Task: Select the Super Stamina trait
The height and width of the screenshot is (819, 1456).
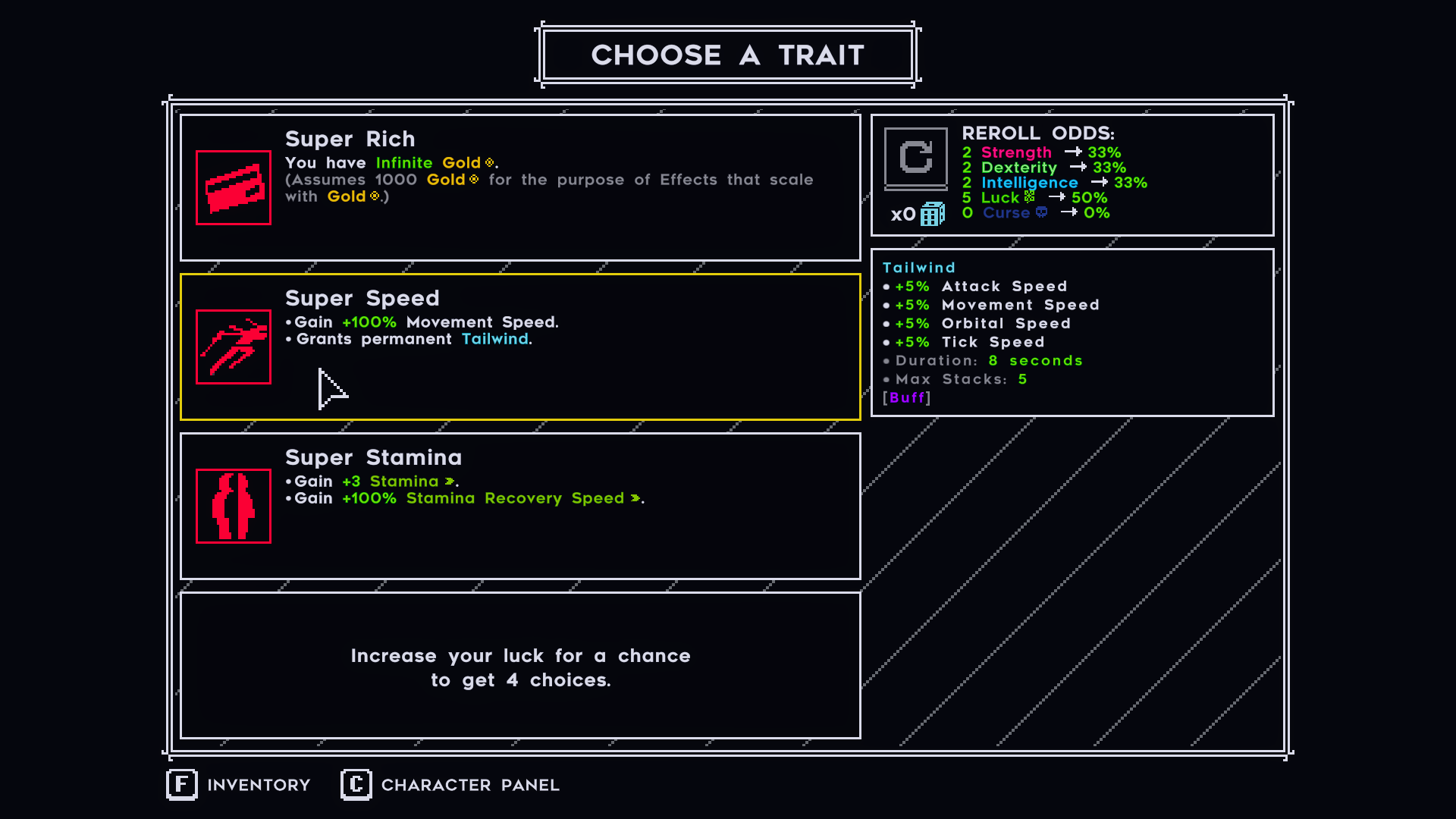Action: [520, 506]
